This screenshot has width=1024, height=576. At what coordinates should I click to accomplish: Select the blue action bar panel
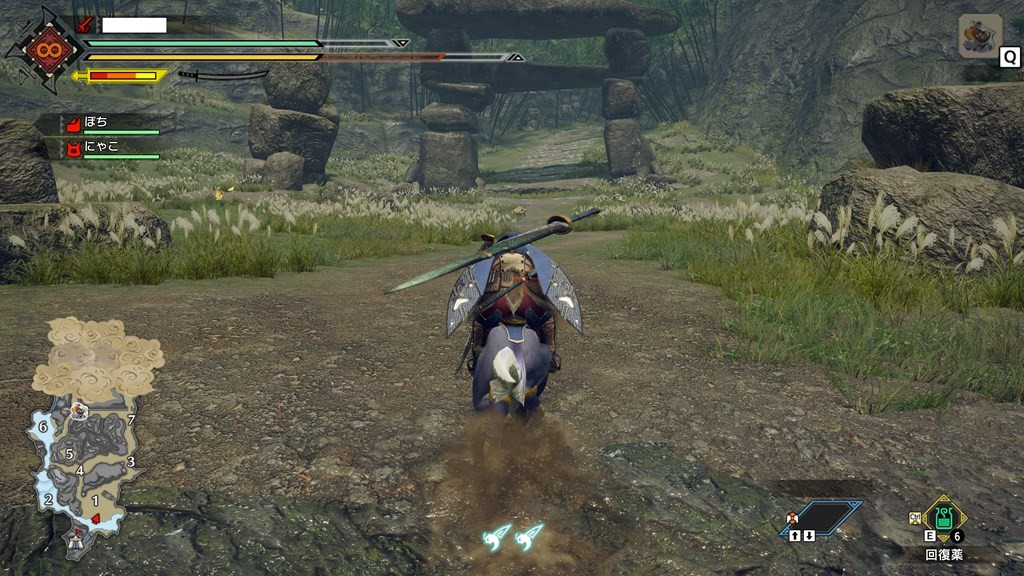pos(825,518)
